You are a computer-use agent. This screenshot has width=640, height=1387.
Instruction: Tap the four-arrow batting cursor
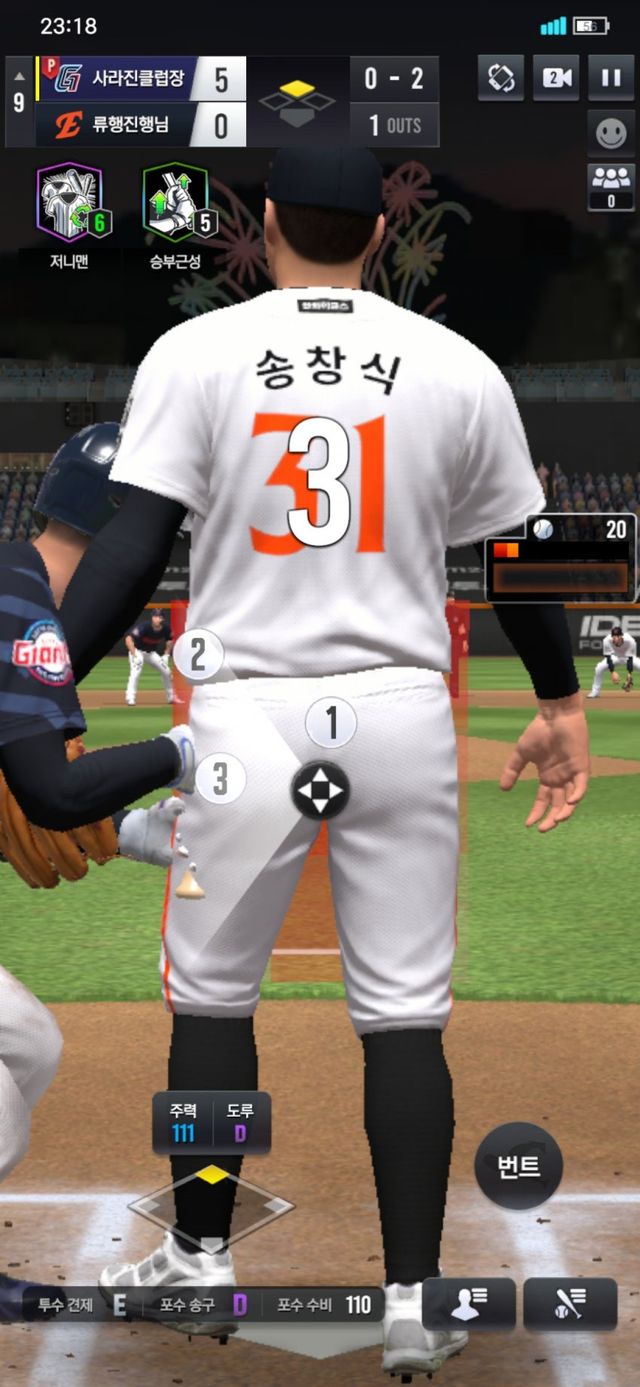click(320, 791)
